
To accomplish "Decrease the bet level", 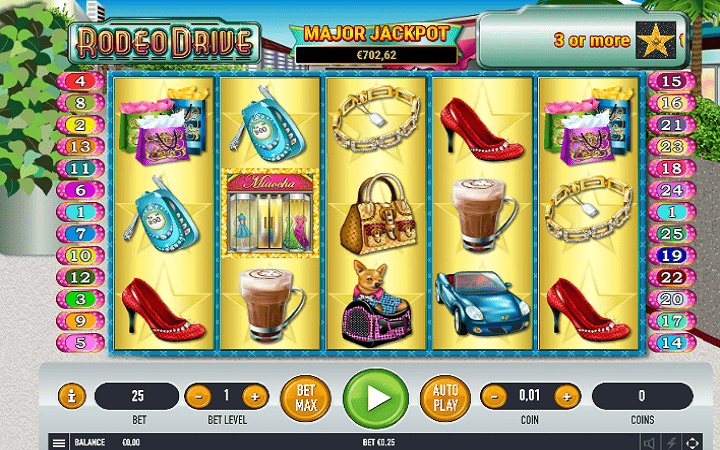I will 199,396.
